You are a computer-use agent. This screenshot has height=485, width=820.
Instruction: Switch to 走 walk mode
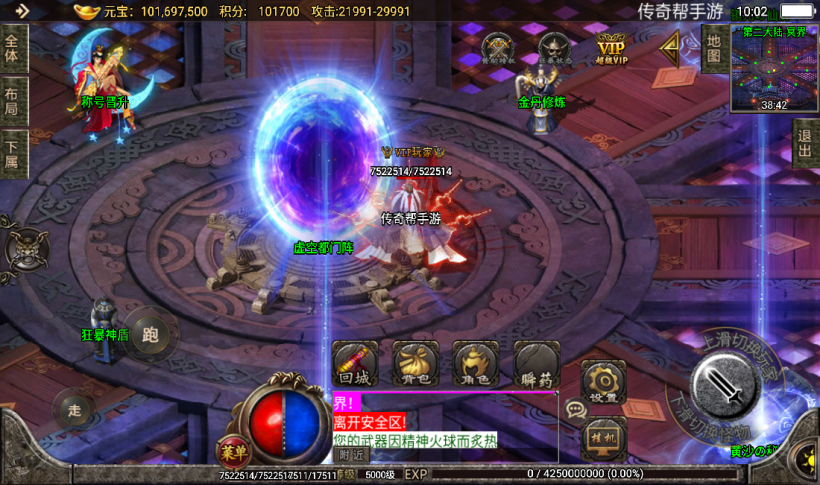click(74, 408)
